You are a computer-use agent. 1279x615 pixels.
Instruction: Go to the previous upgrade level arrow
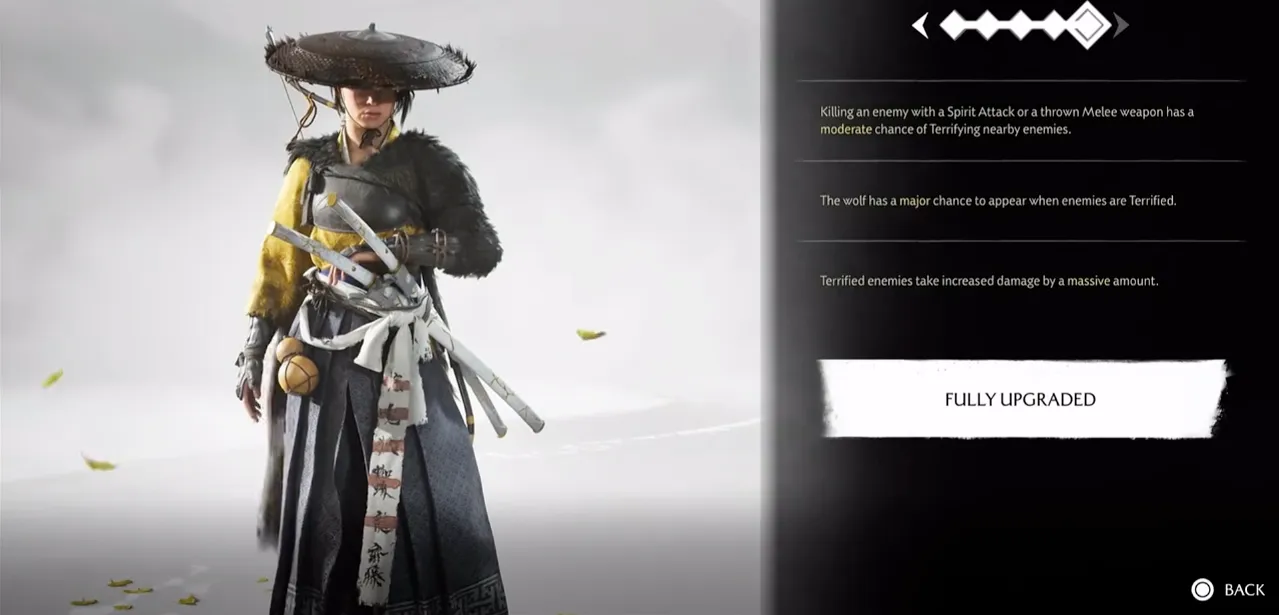[x=921, y=26]
